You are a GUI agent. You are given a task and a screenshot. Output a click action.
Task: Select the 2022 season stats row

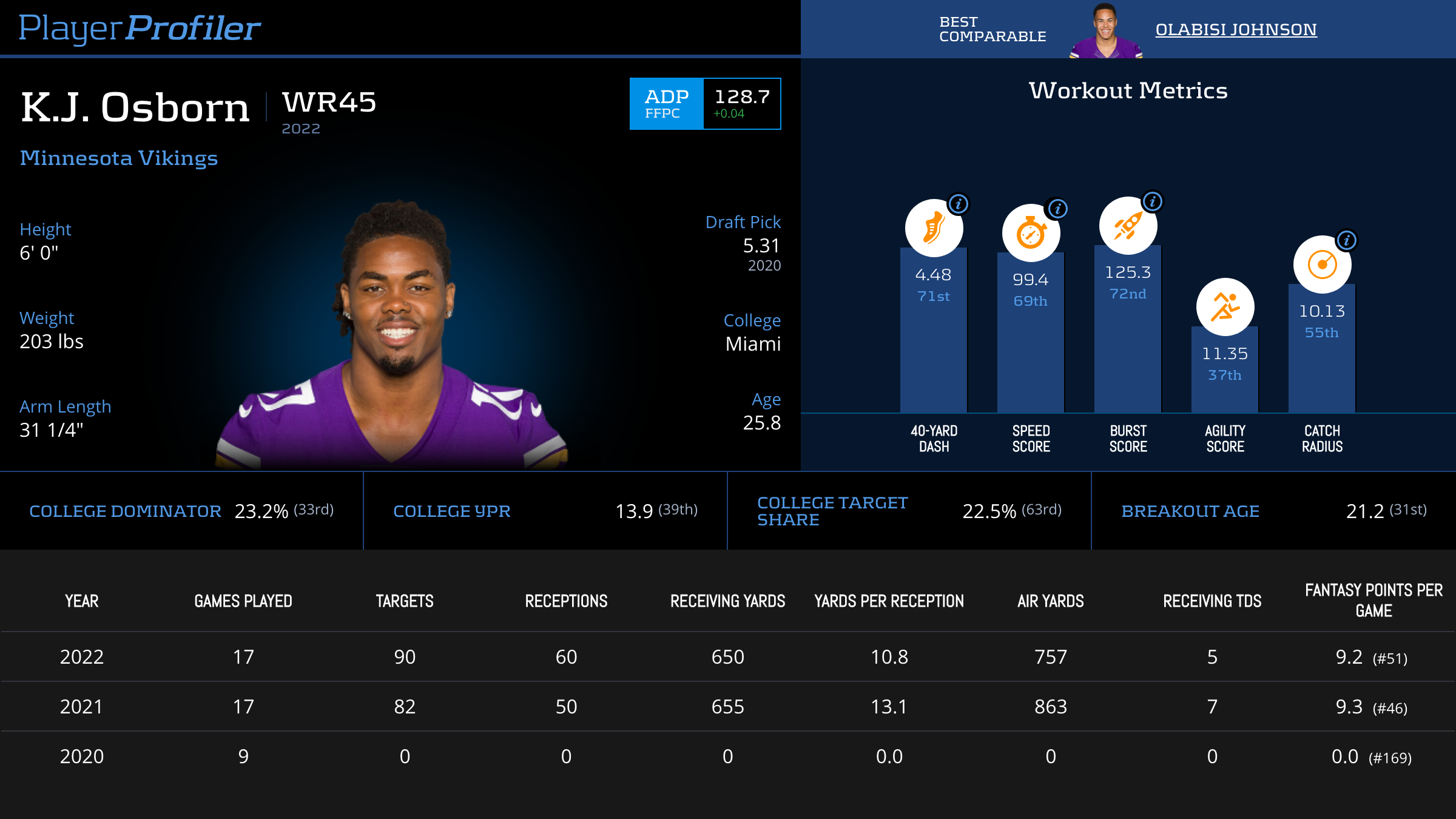click(x=728, y=657)
